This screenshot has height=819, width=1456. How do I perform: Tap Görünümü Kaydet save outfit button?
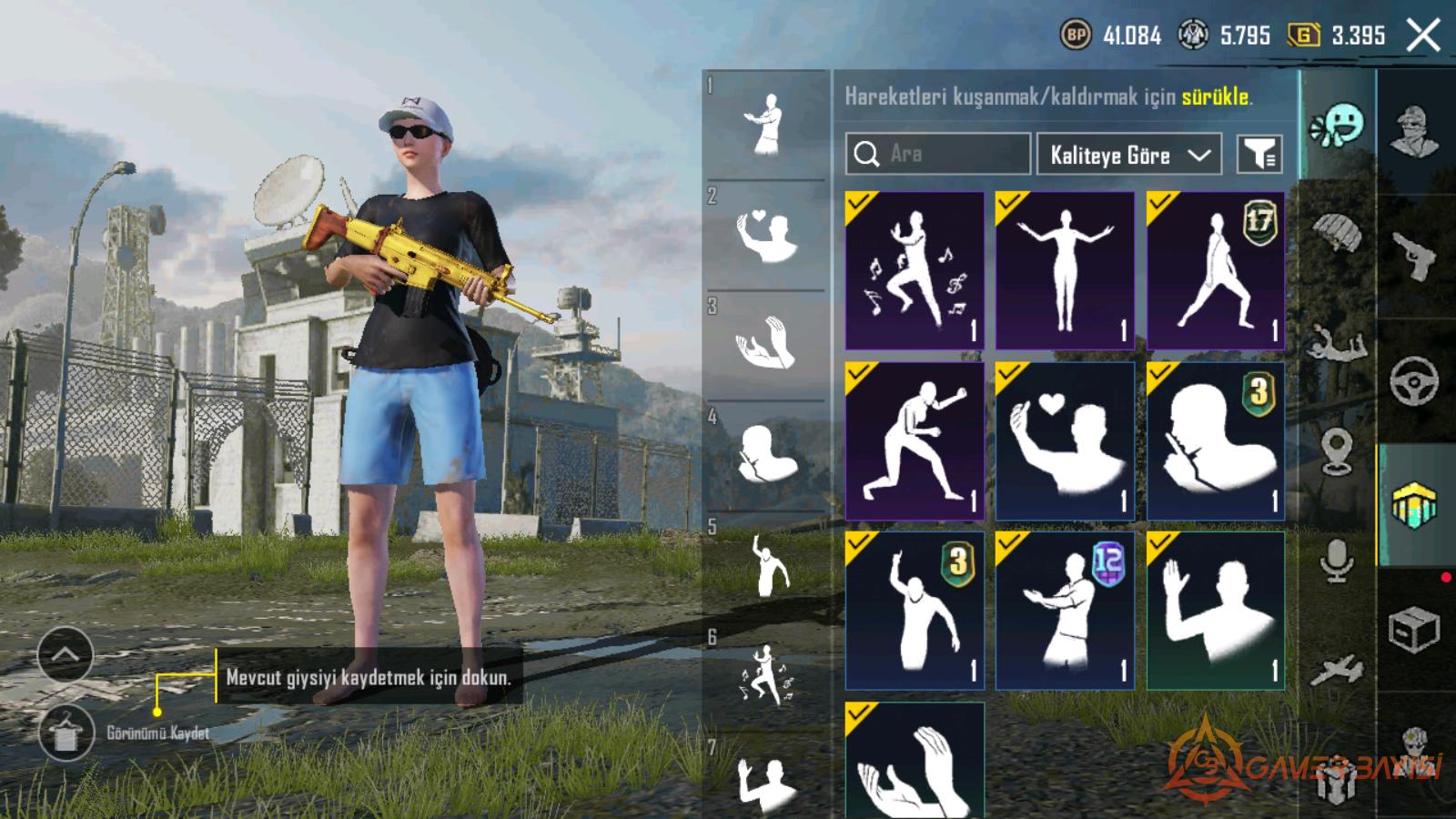point(66,733)
